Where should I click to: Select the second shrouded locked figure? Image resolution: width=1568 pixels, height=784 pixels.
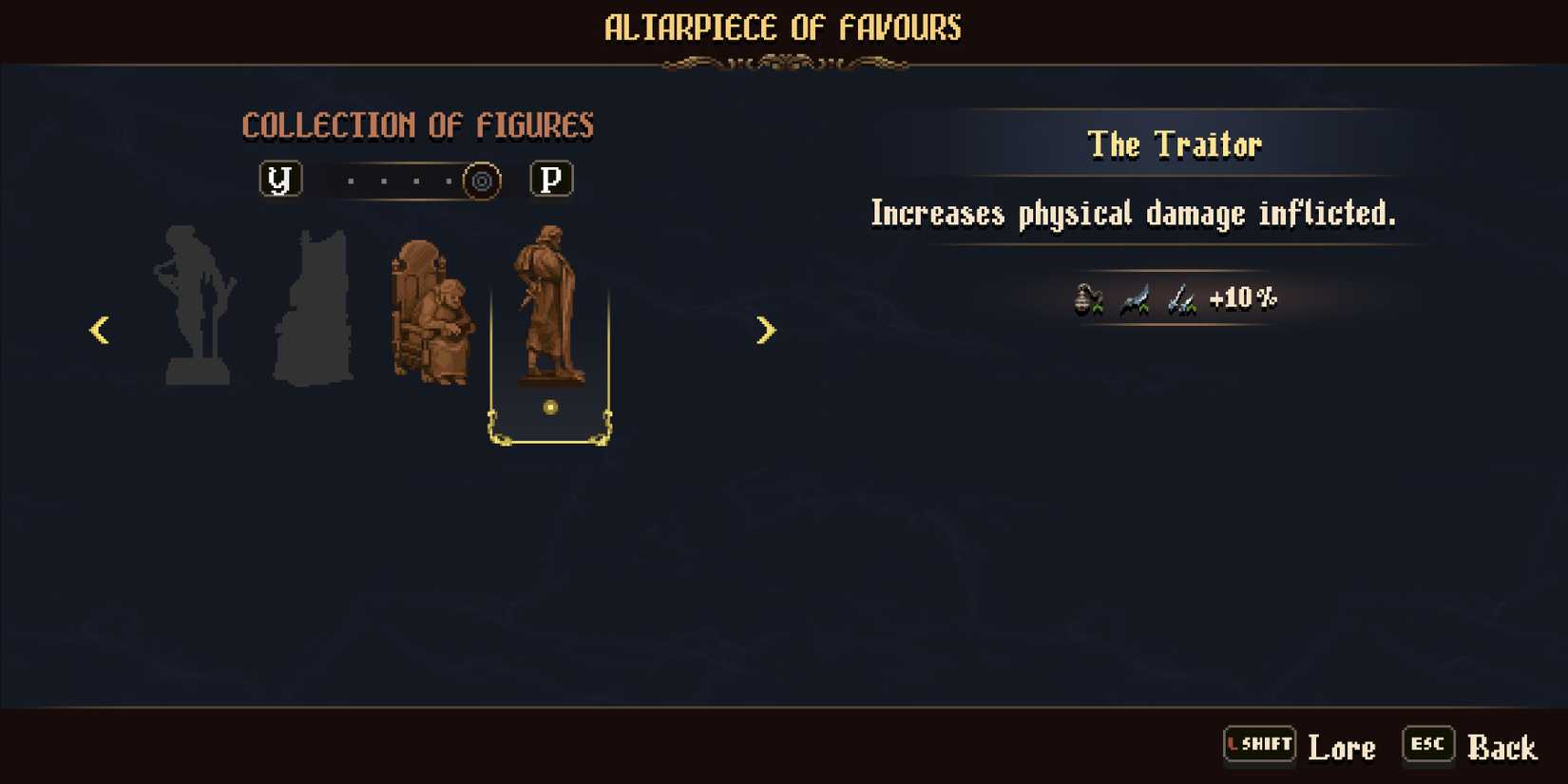316,304
